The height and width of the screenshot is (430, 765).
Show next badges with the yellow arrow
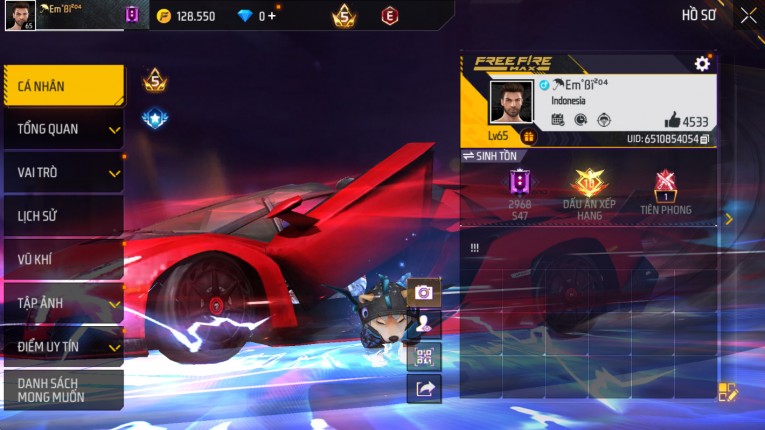[729, 219]
